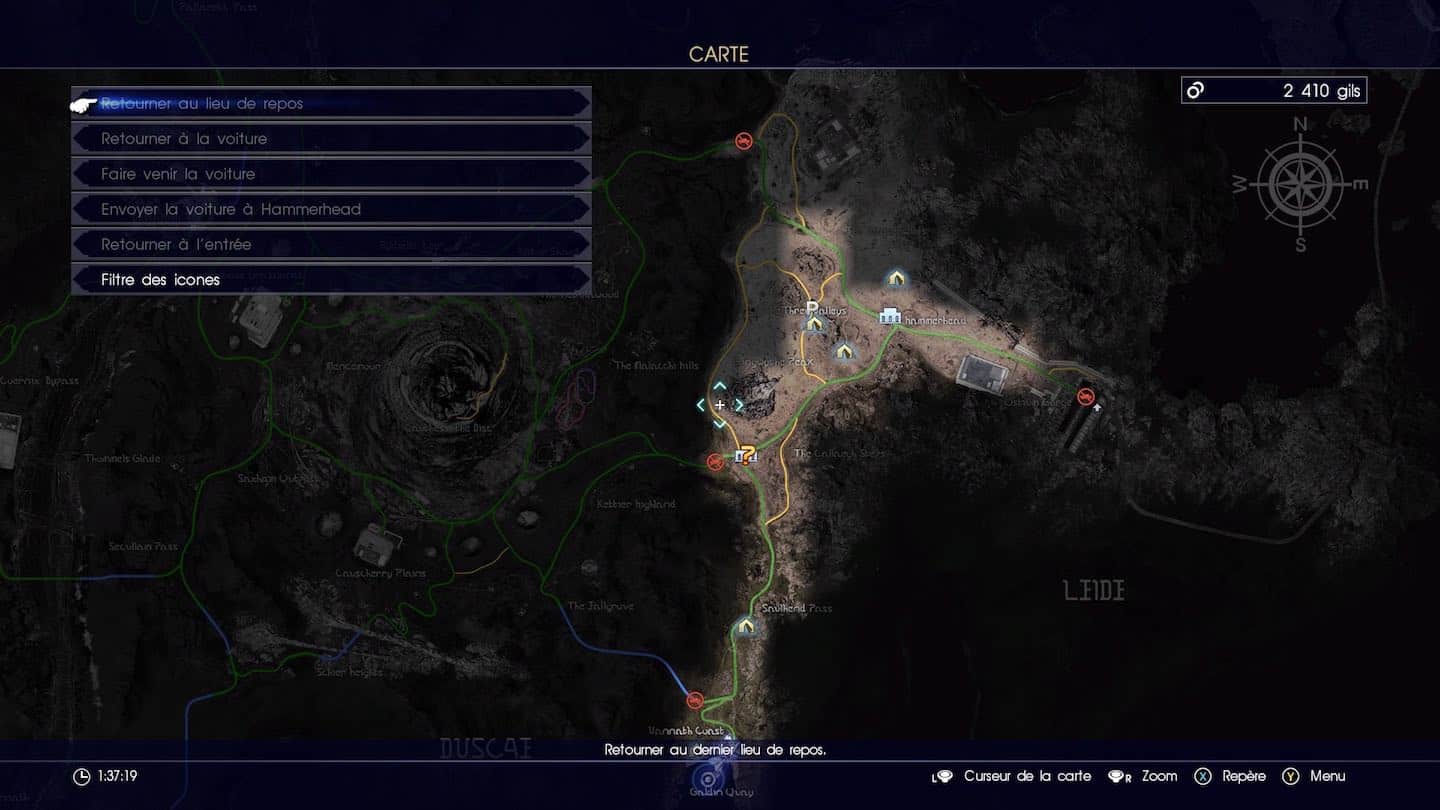Select Faire venir la voiture option

pos(330,174)
